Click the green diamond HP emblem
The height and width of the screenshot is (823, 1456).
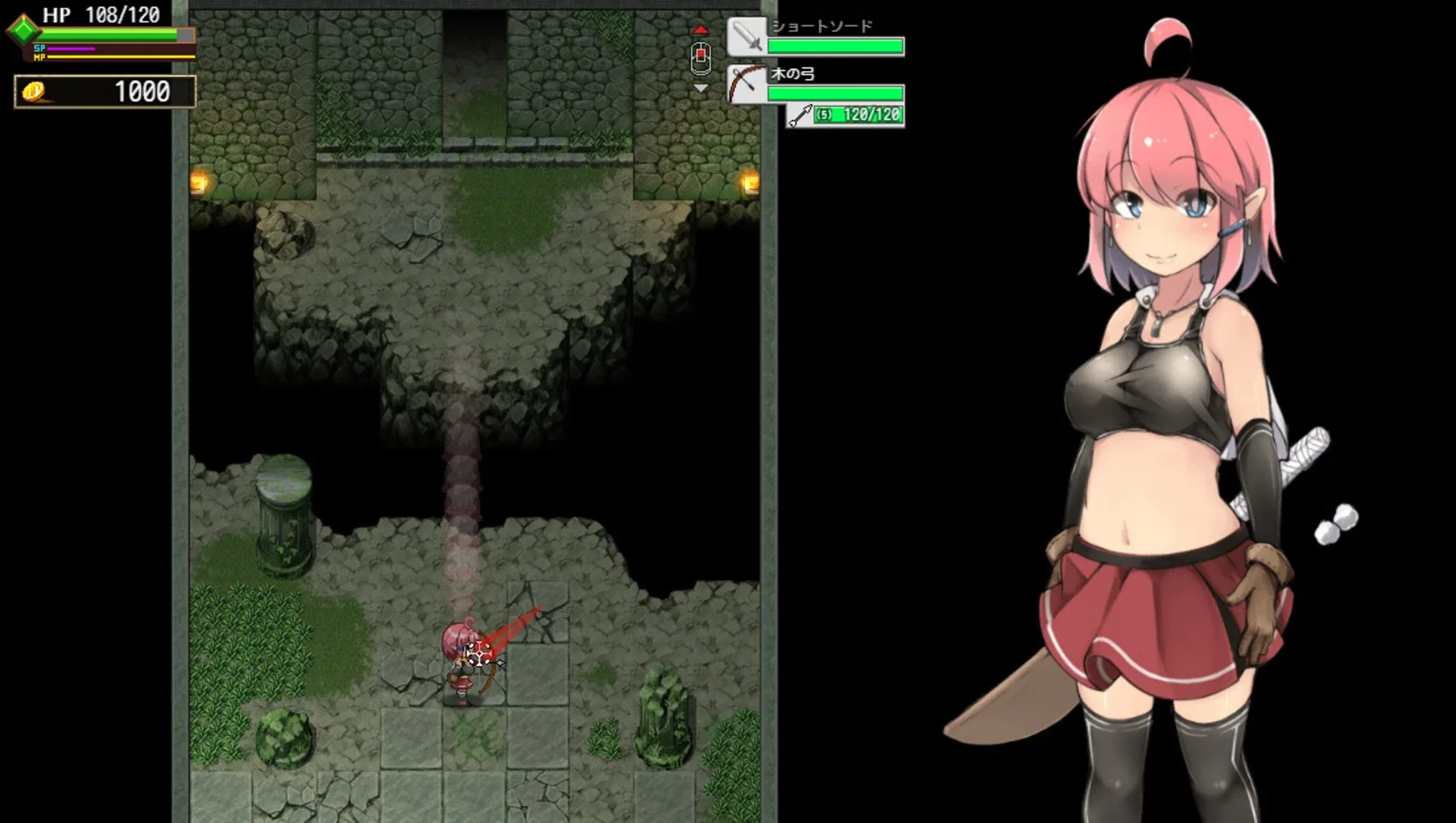(x=23, y=32)
